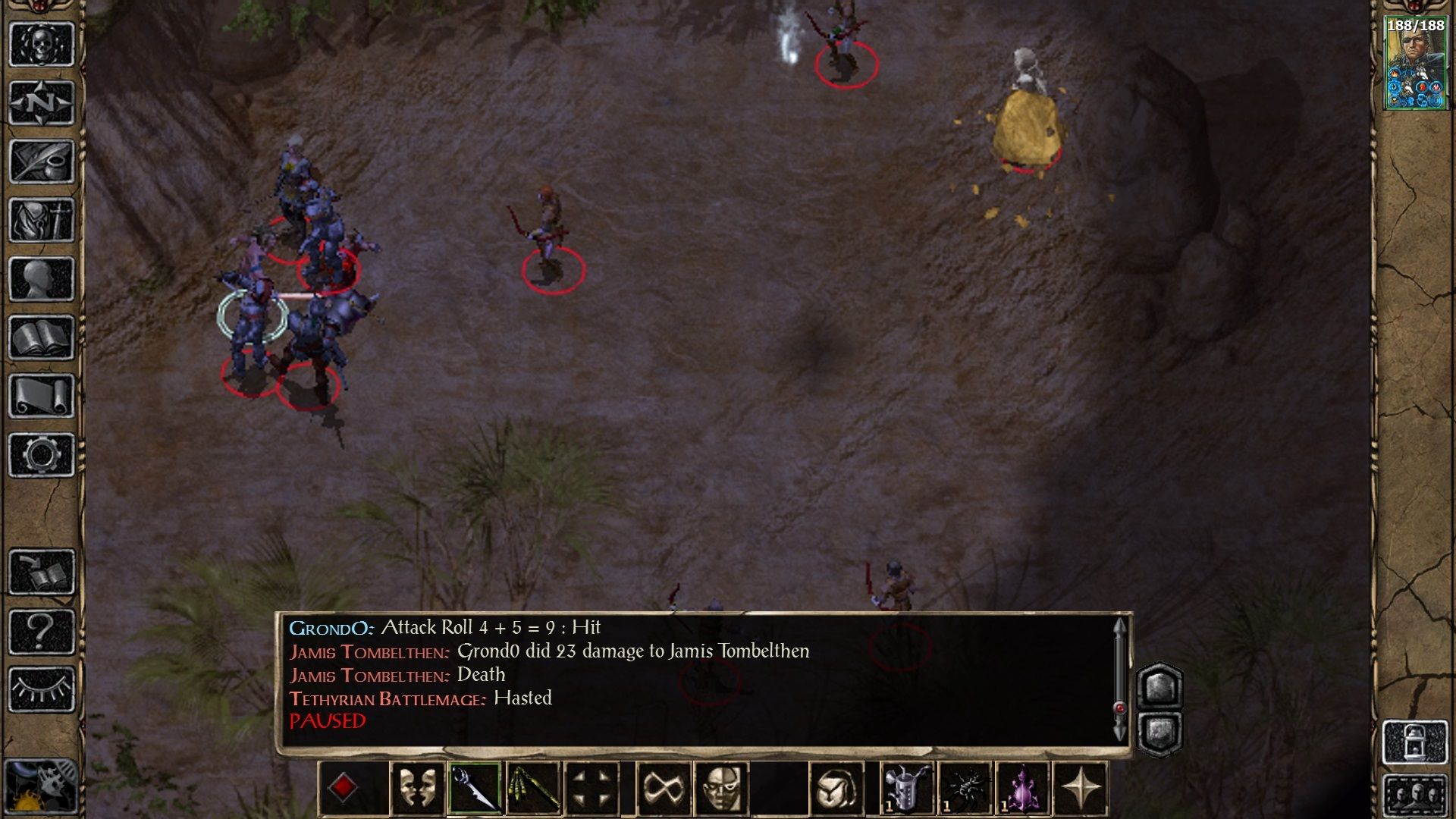
Task: Choose the red diamond hotbar button
Action: coord(343,789)
